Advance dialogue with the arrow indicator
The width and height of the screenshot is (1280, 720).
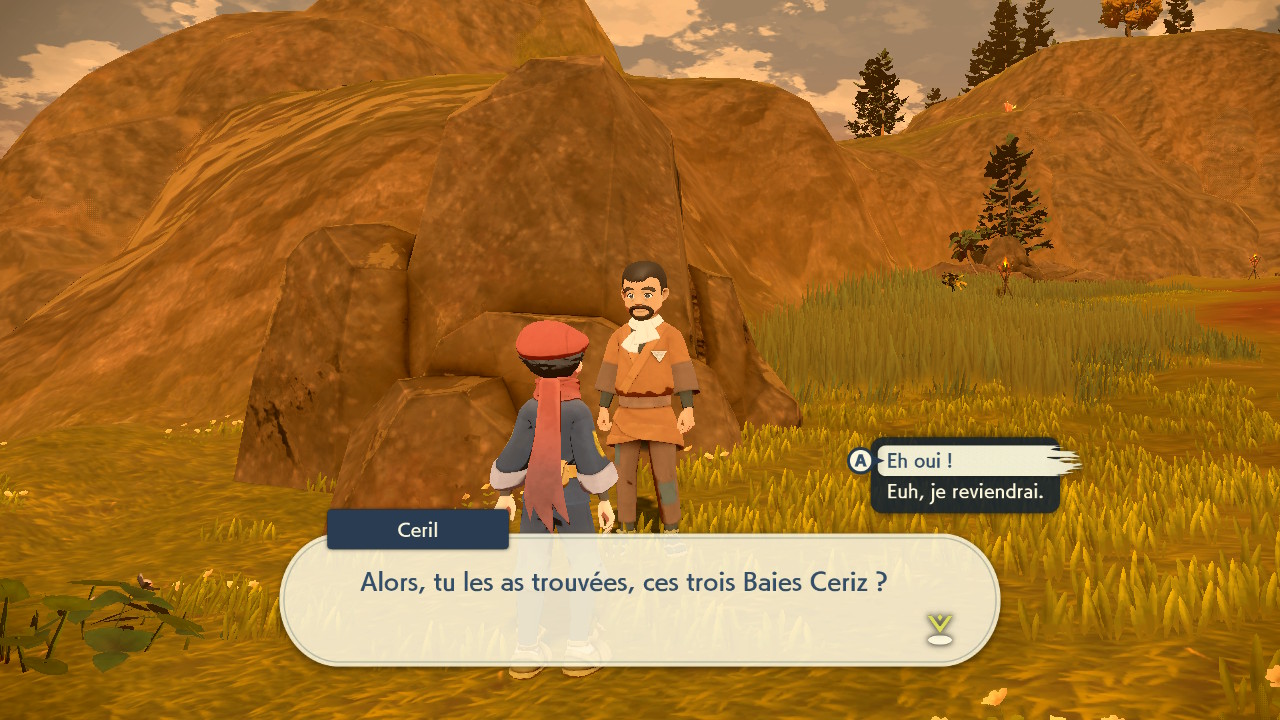(x=939, y=628)
